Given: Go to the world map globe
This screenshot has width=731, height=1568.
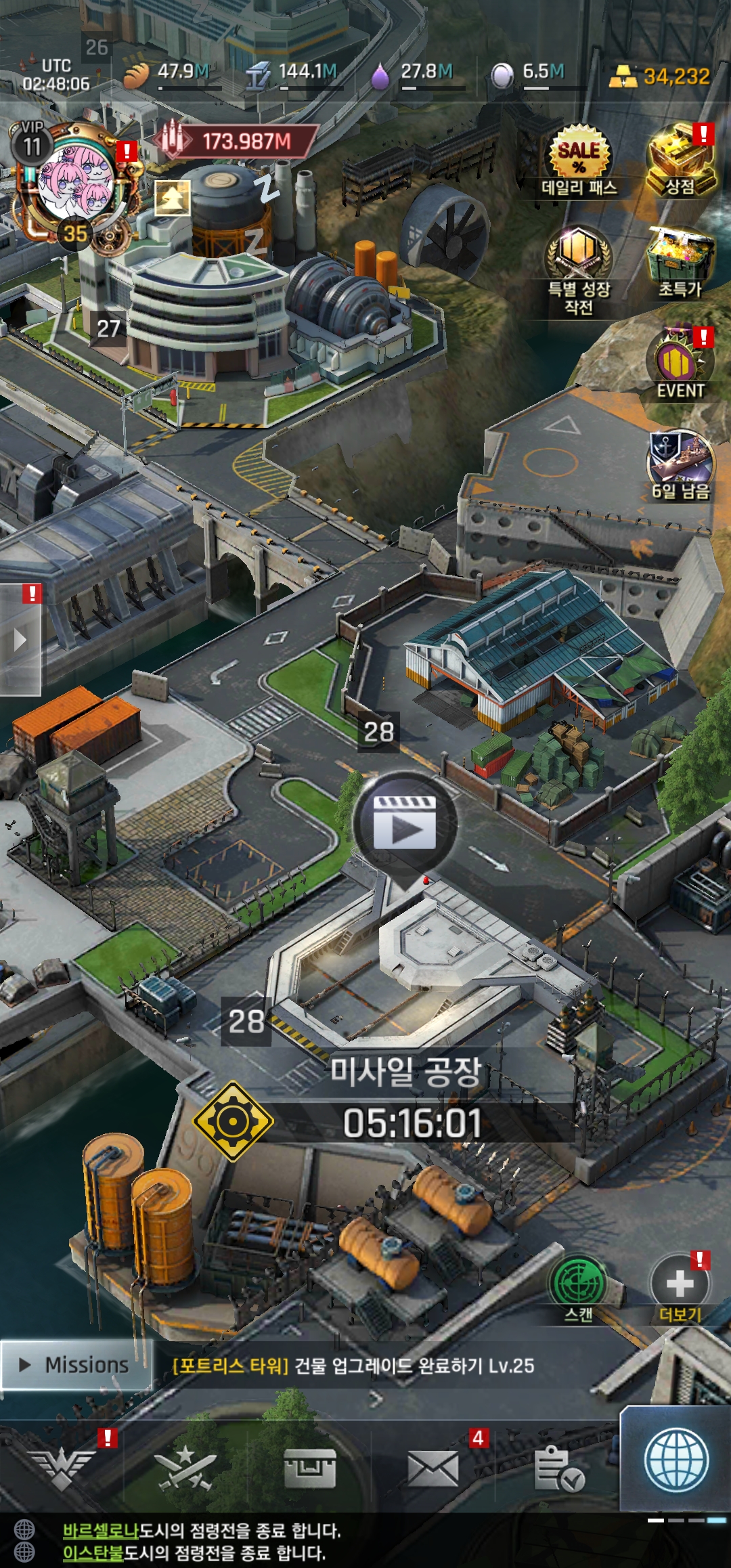Looking at the screenshot, I should (675, 1461).
